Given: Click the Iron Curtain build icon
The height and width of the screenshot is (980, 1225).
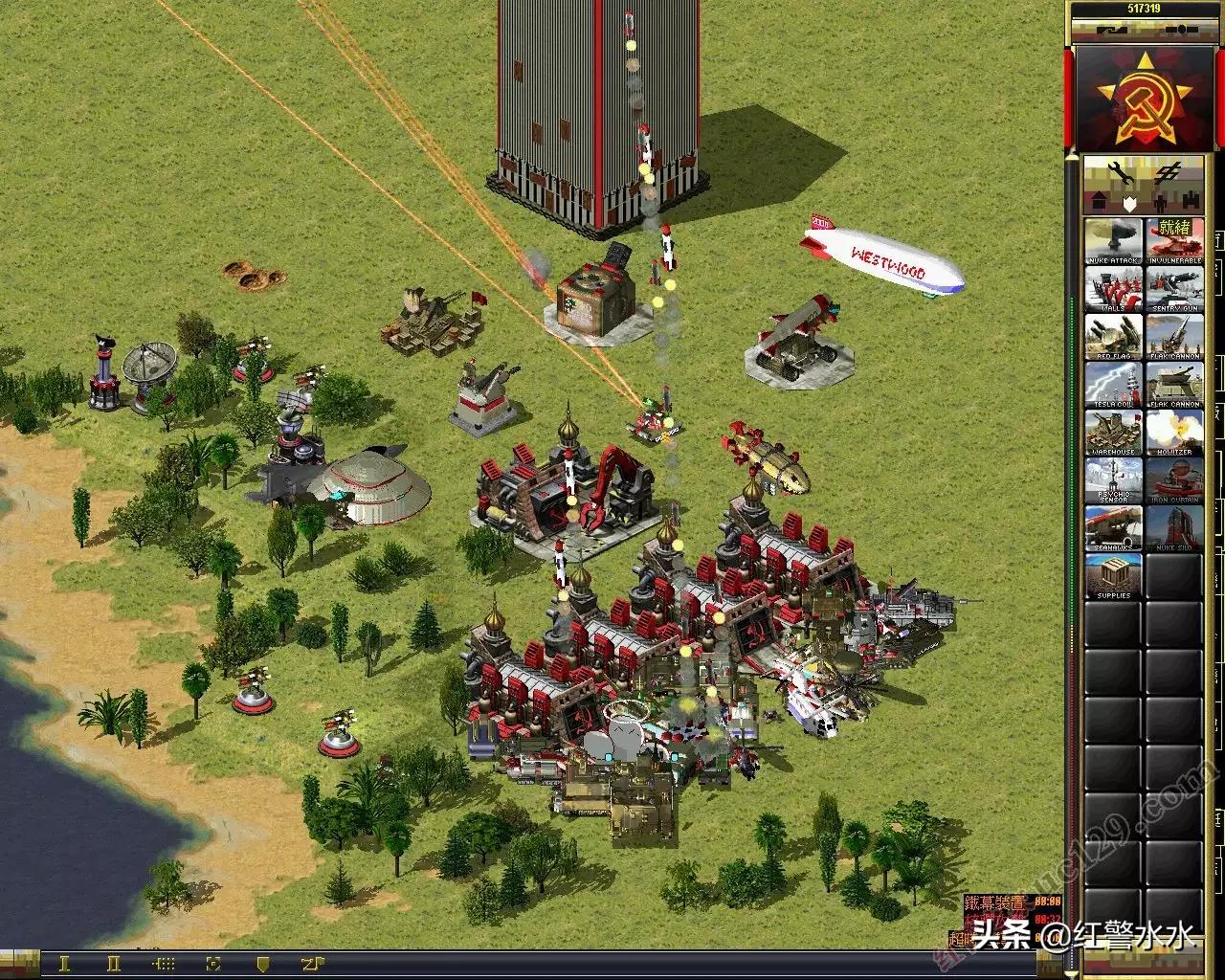Looking at the screenshot, I should [1173, 480].
